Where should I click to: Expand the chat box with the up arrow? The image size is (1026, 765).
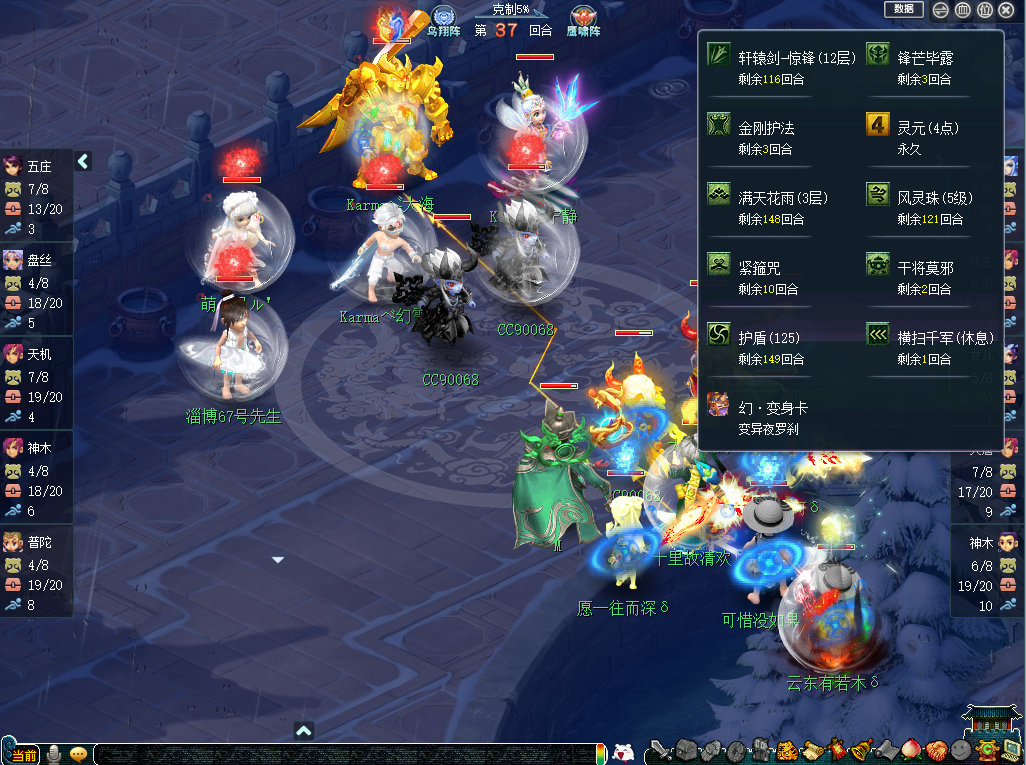click(304, 731)
